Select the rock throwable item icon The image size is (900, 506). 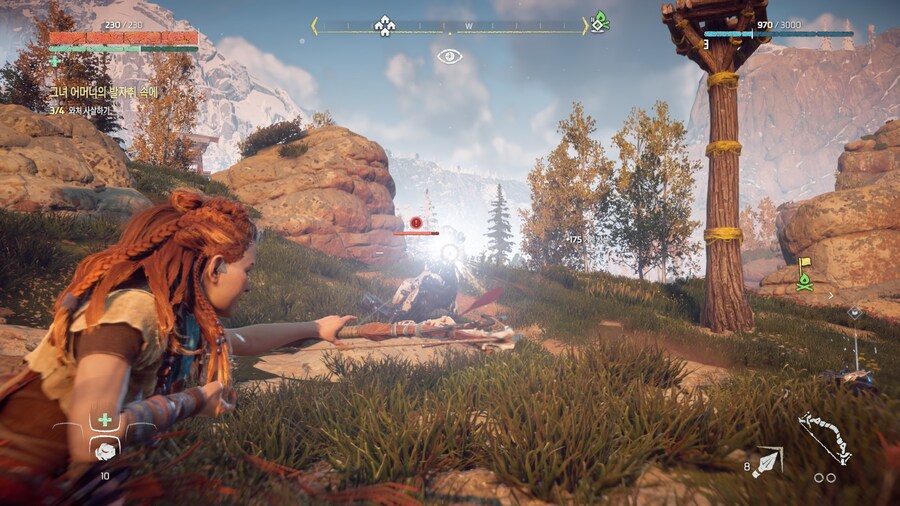coord(104,450)
